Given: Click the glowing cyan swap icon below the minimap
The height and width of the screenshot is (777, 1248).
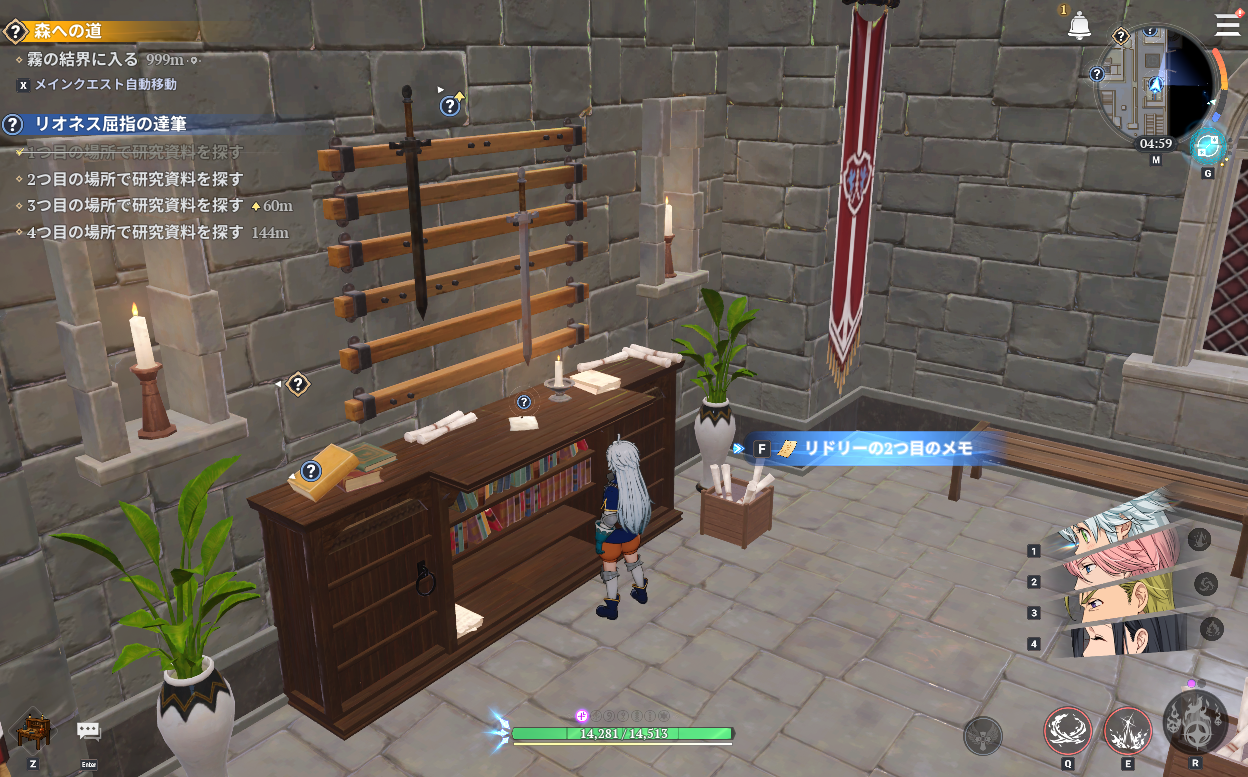Looking at the screenshot, I should pos(1208,146).
